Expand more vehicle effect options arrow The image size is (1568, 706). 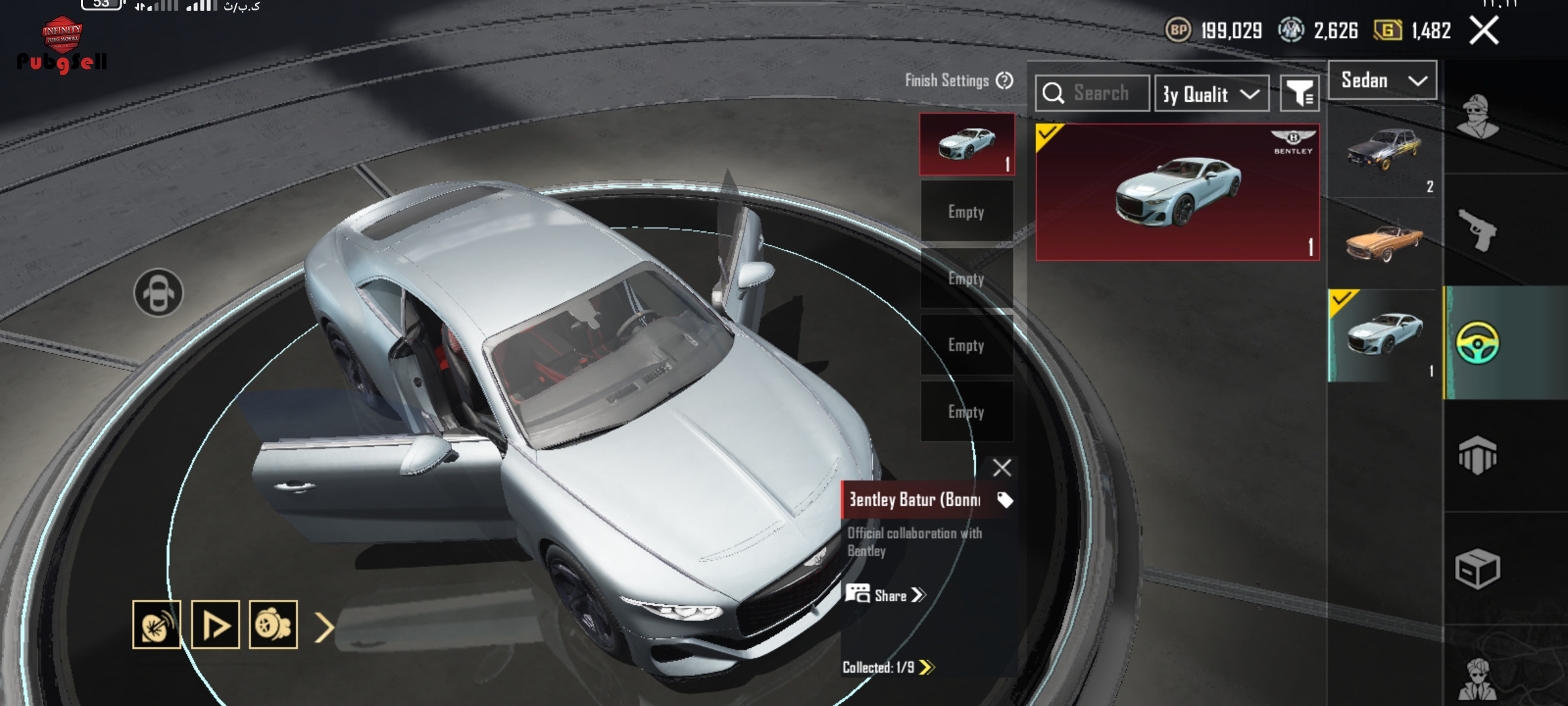325,627
